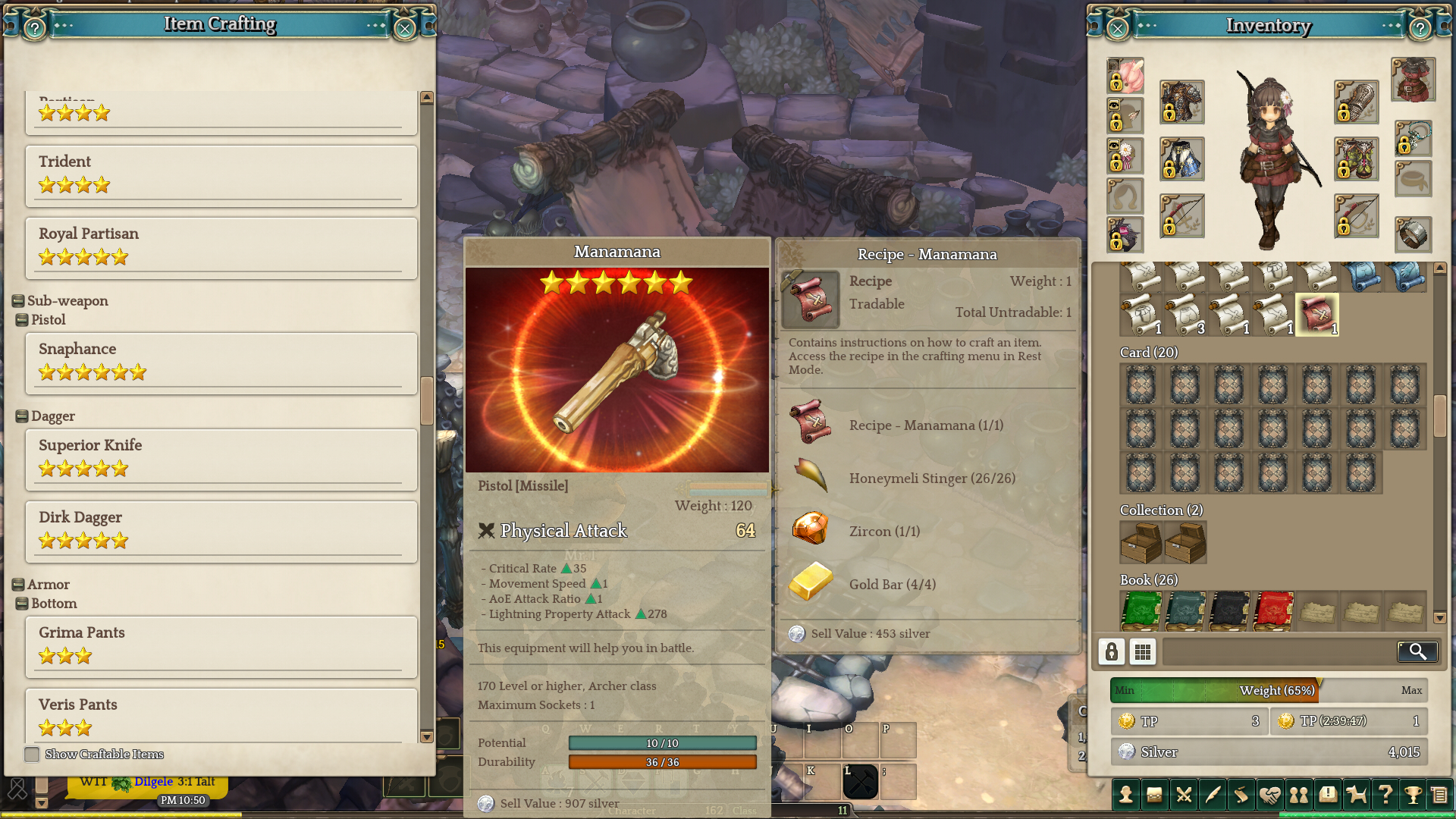The image size is (1456, 819).
Task: Choose the Snaphance pistol recipe
Action: click(221, 362)
